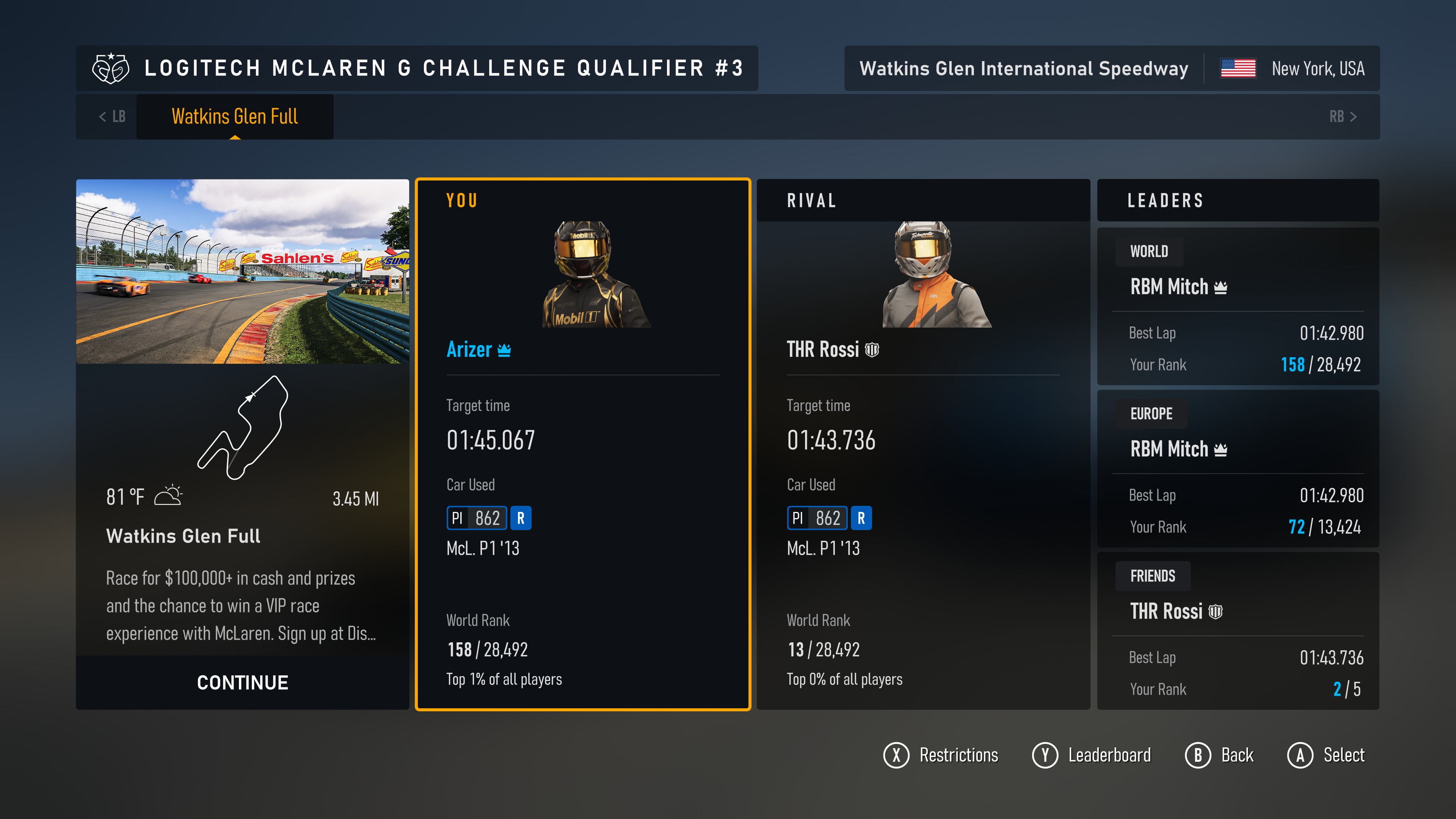
Task: Open the WORLD leaders panel
Action: coord(1238,306)
